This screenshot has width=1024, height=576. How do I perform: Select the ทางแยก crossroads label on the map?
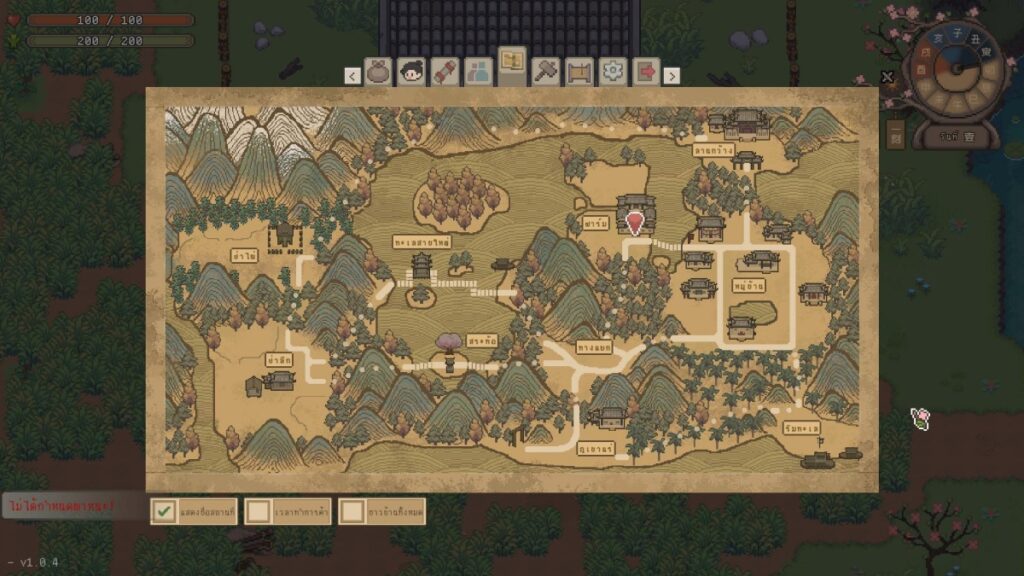[x=594, y=348]
